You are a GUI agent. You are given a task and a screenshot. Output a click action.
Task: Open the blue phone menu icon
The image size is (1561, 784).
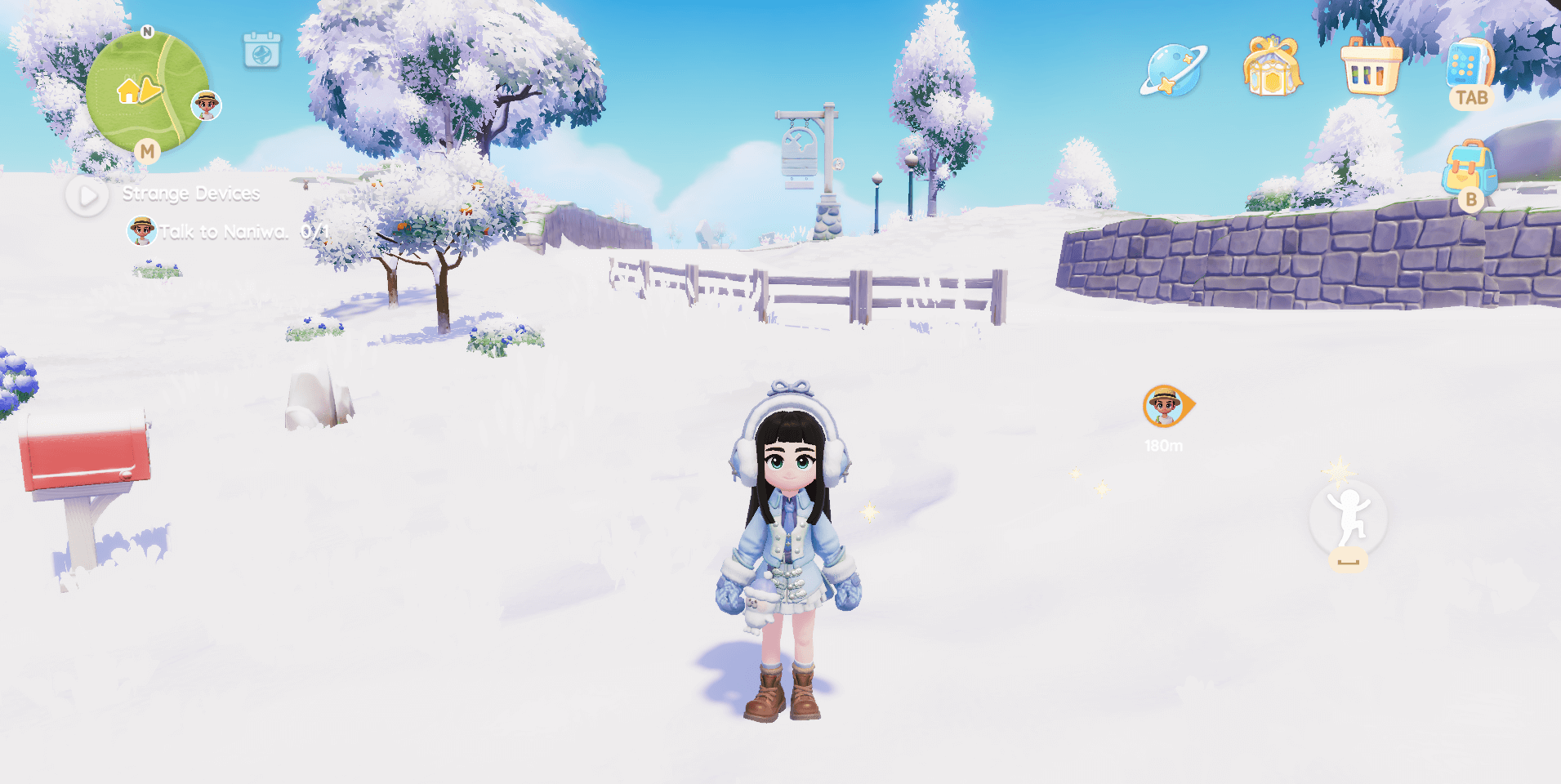tap(1469, 65)
